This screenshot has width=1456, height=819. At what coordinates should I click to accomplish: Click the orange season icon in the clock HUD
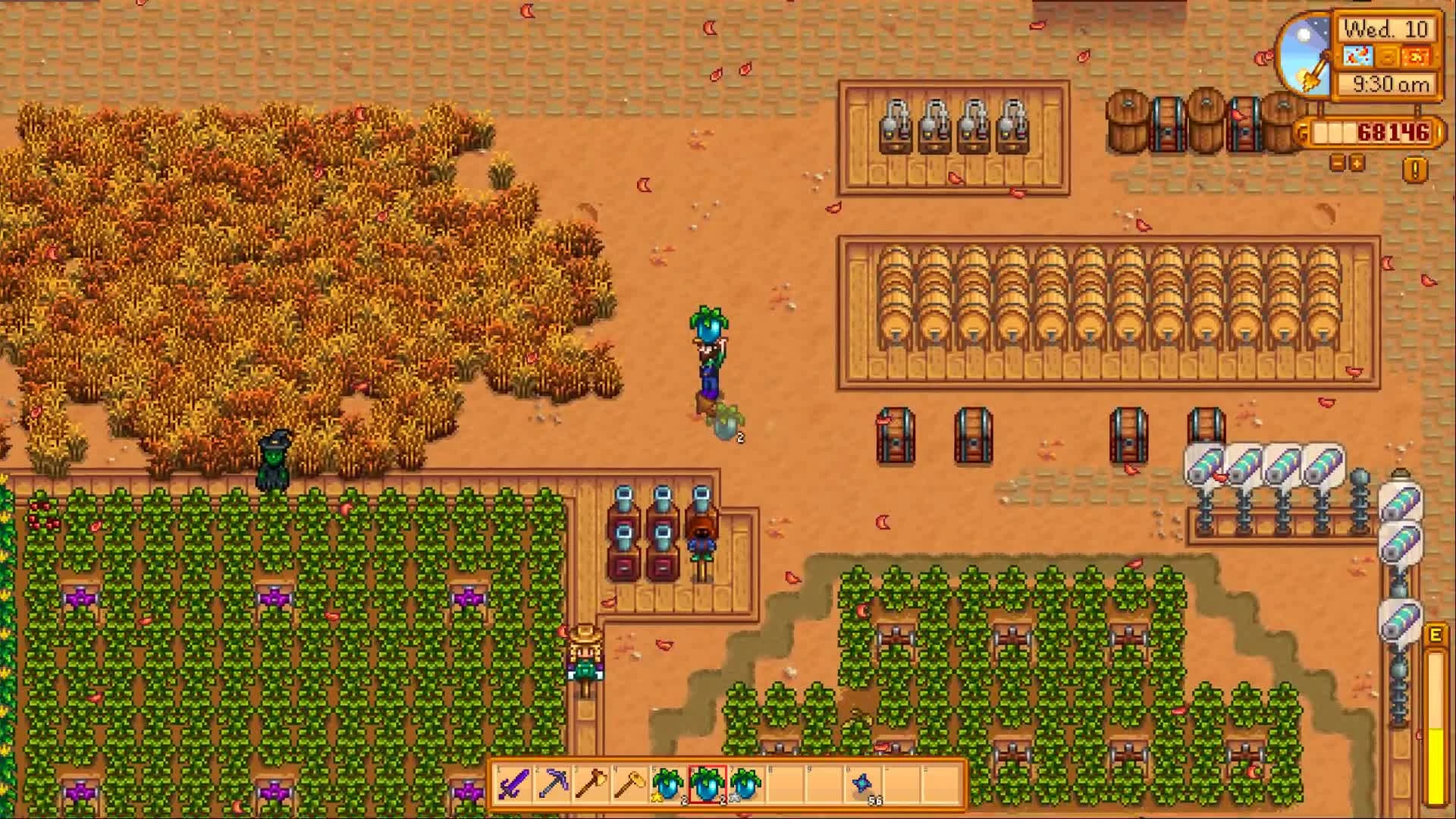pos(1415,56)
